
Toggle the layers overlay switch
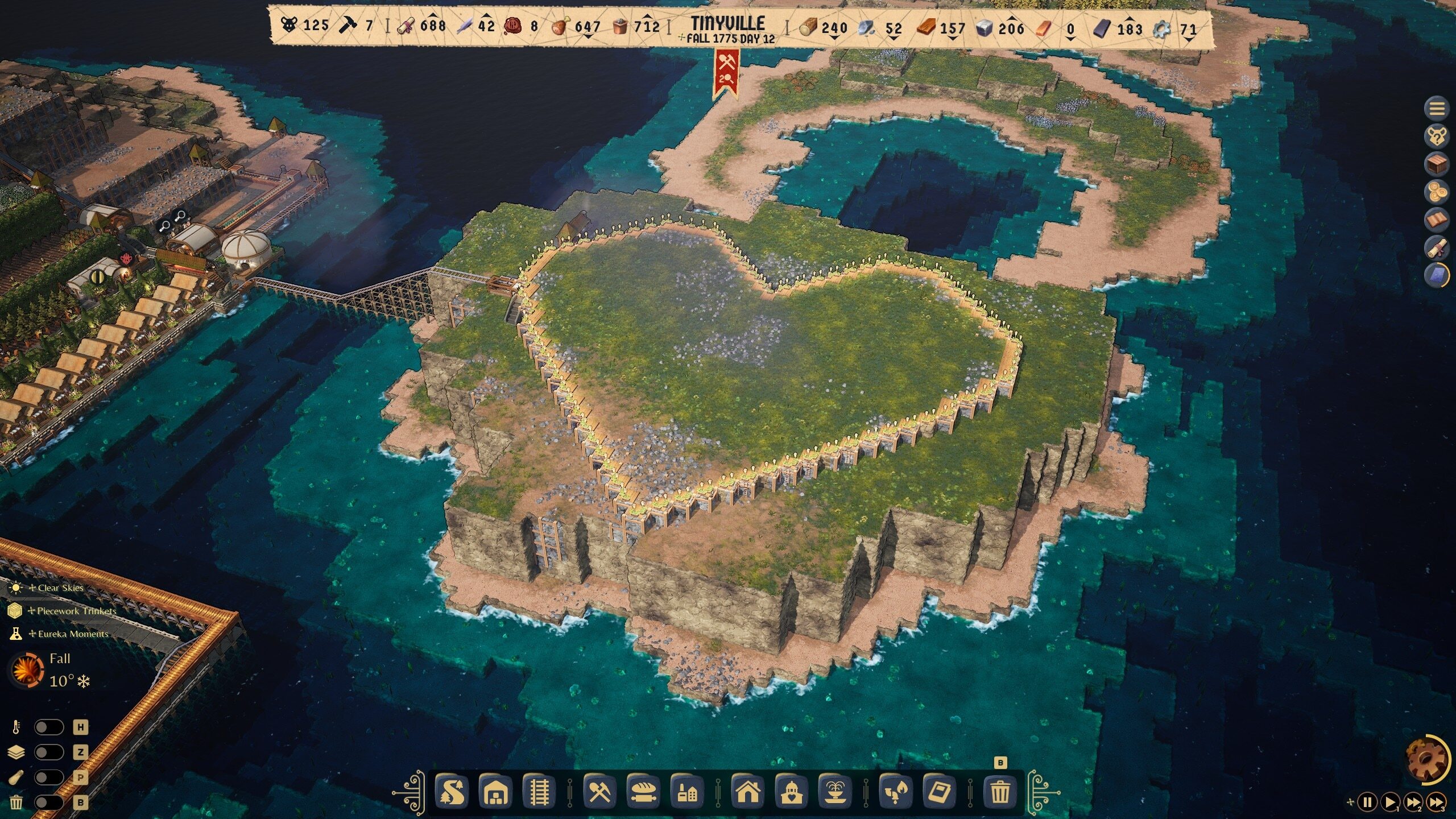49,752
